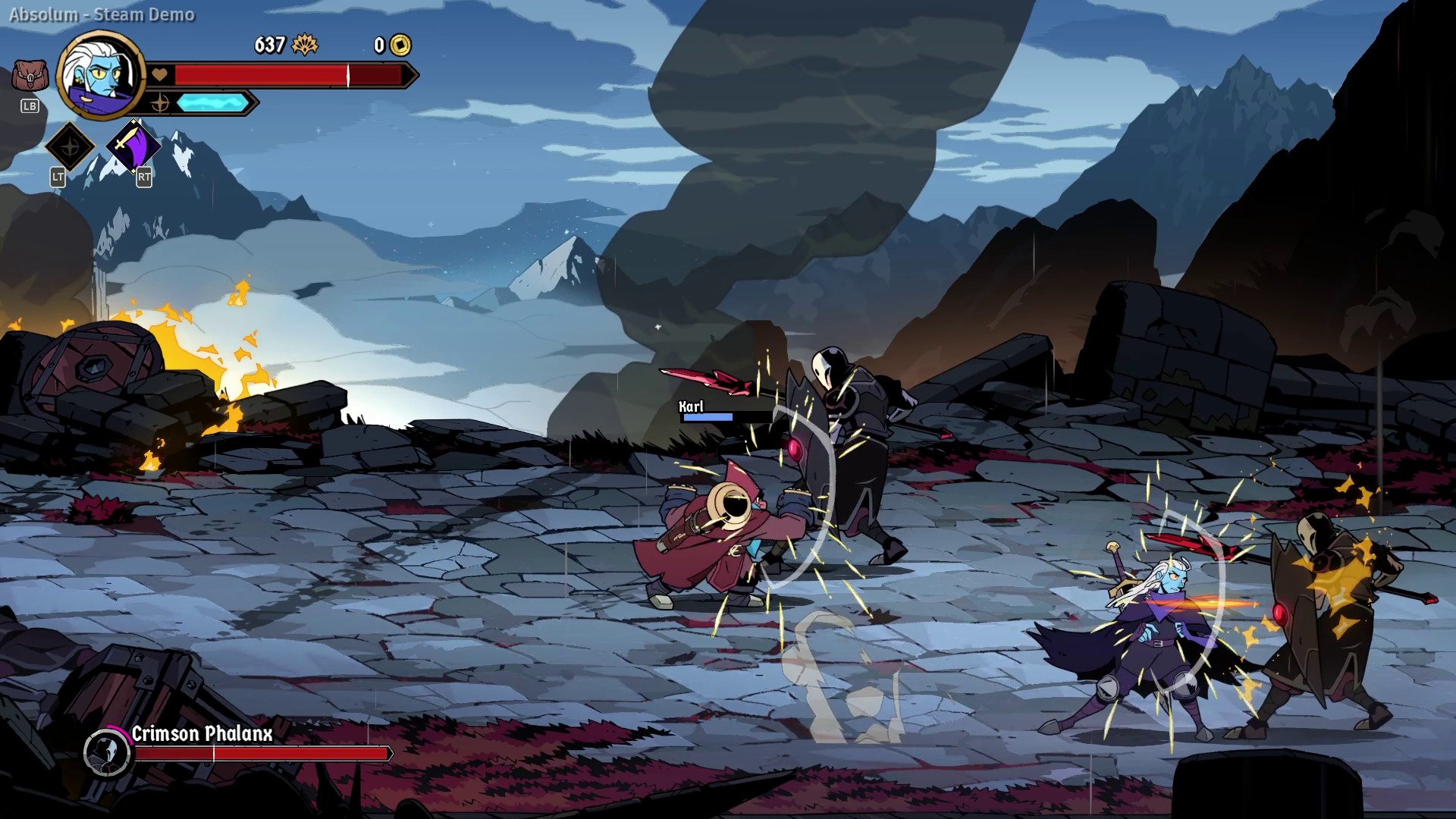
Task: Open the leather backpack inventory icon
Action: 30,77
